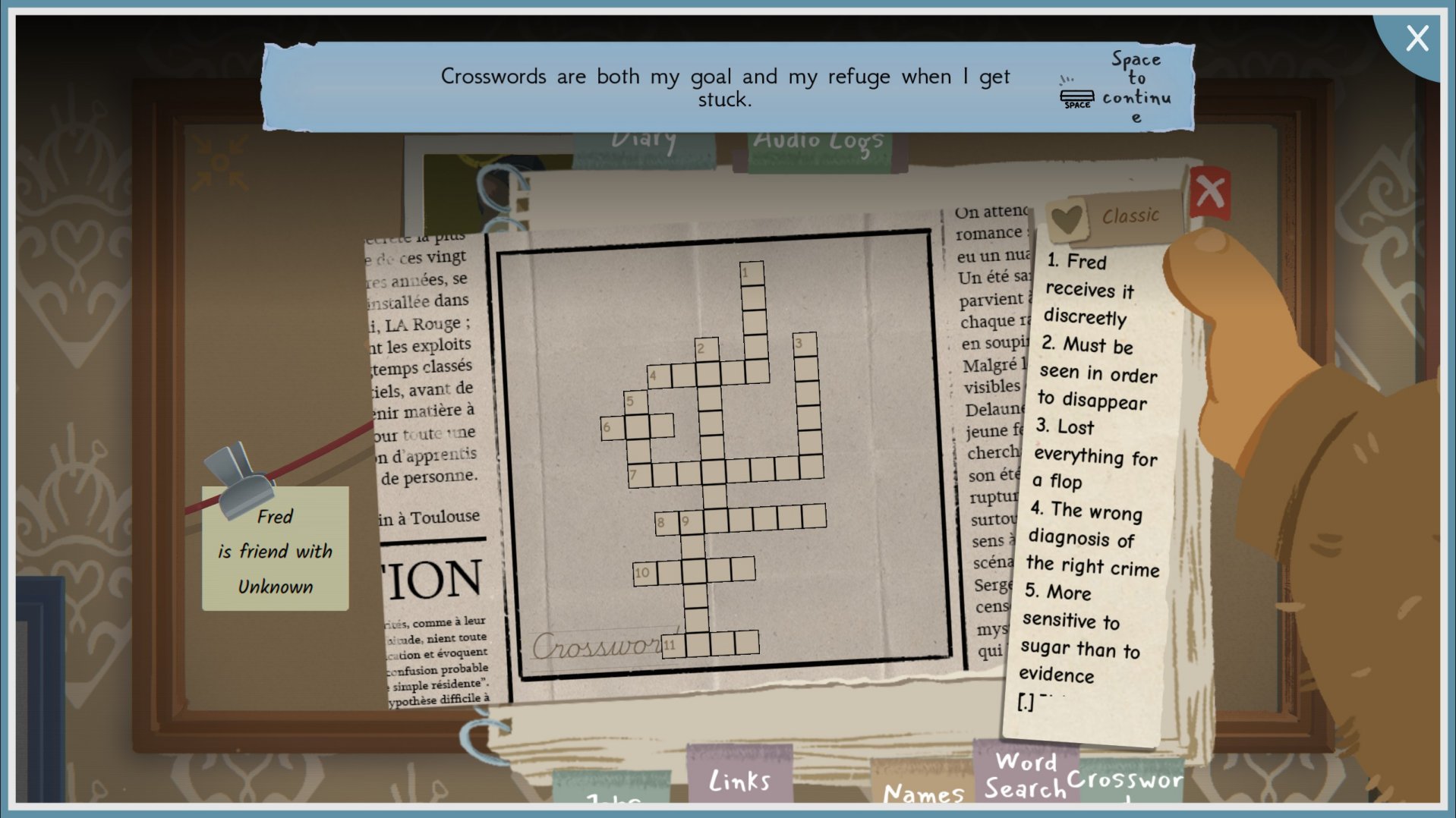Select crossword square numbered 1

pos(752,274)
